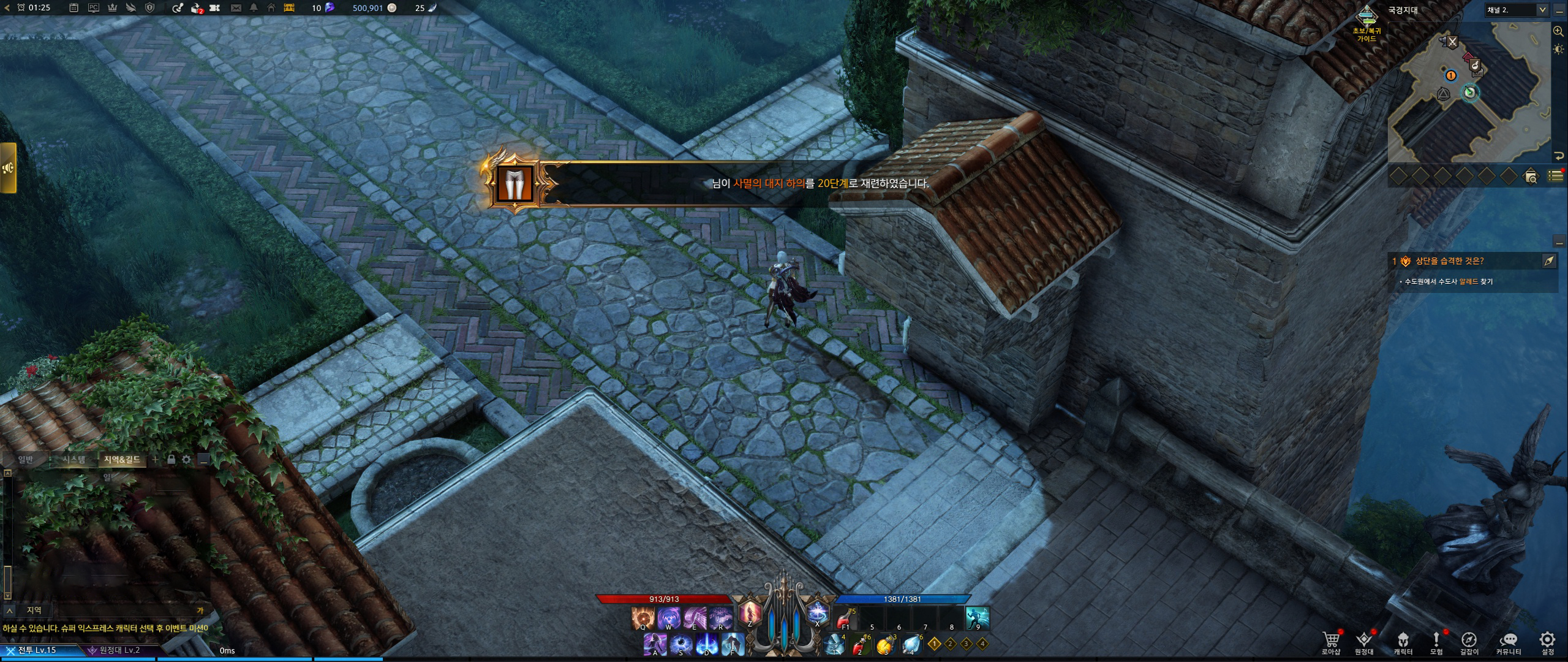Open the calendar icon in top bar

tap(73, 8)
